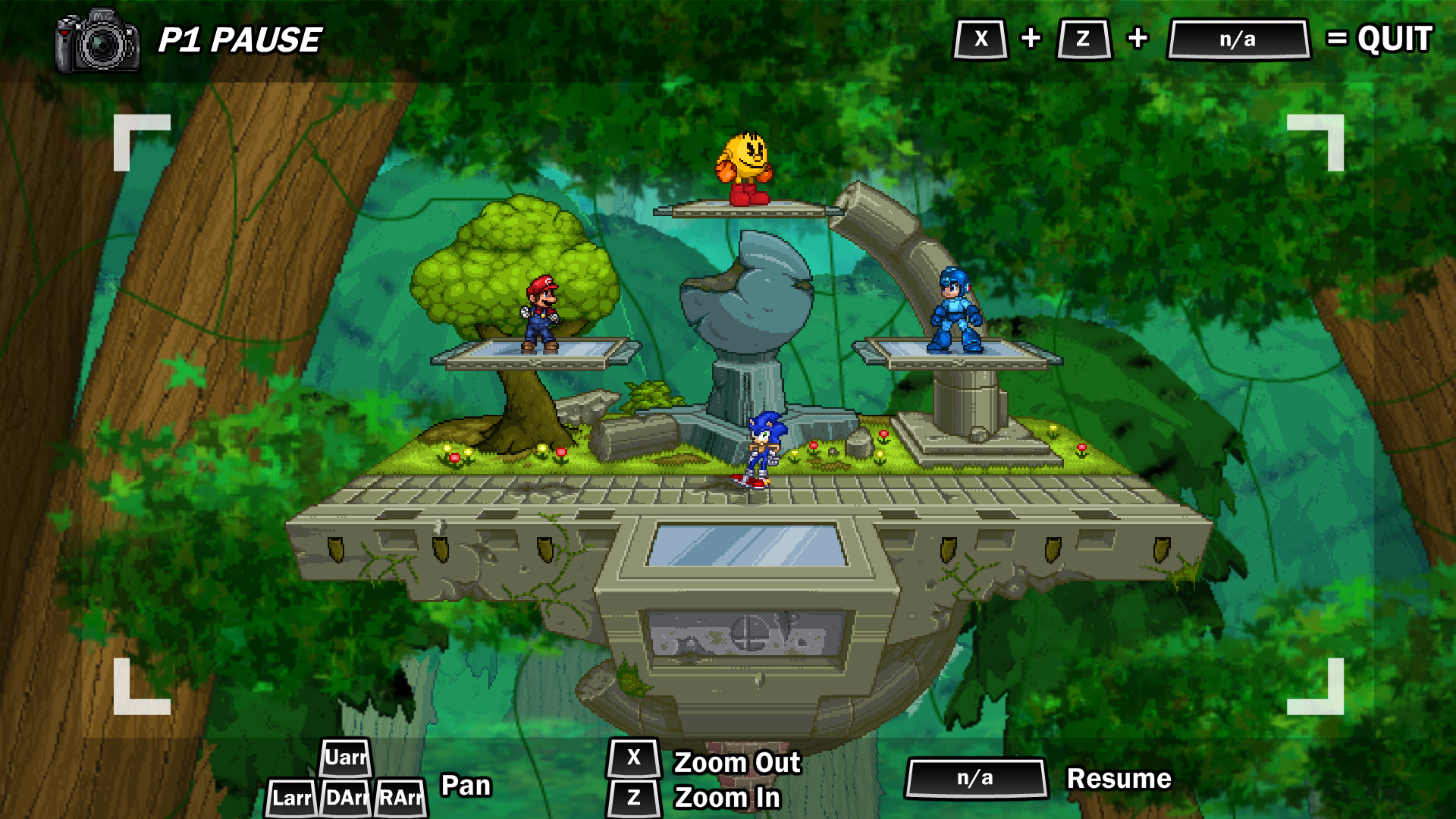Choose the Zoom In option
Screen dimensions: 1456x819
[726, 798]
